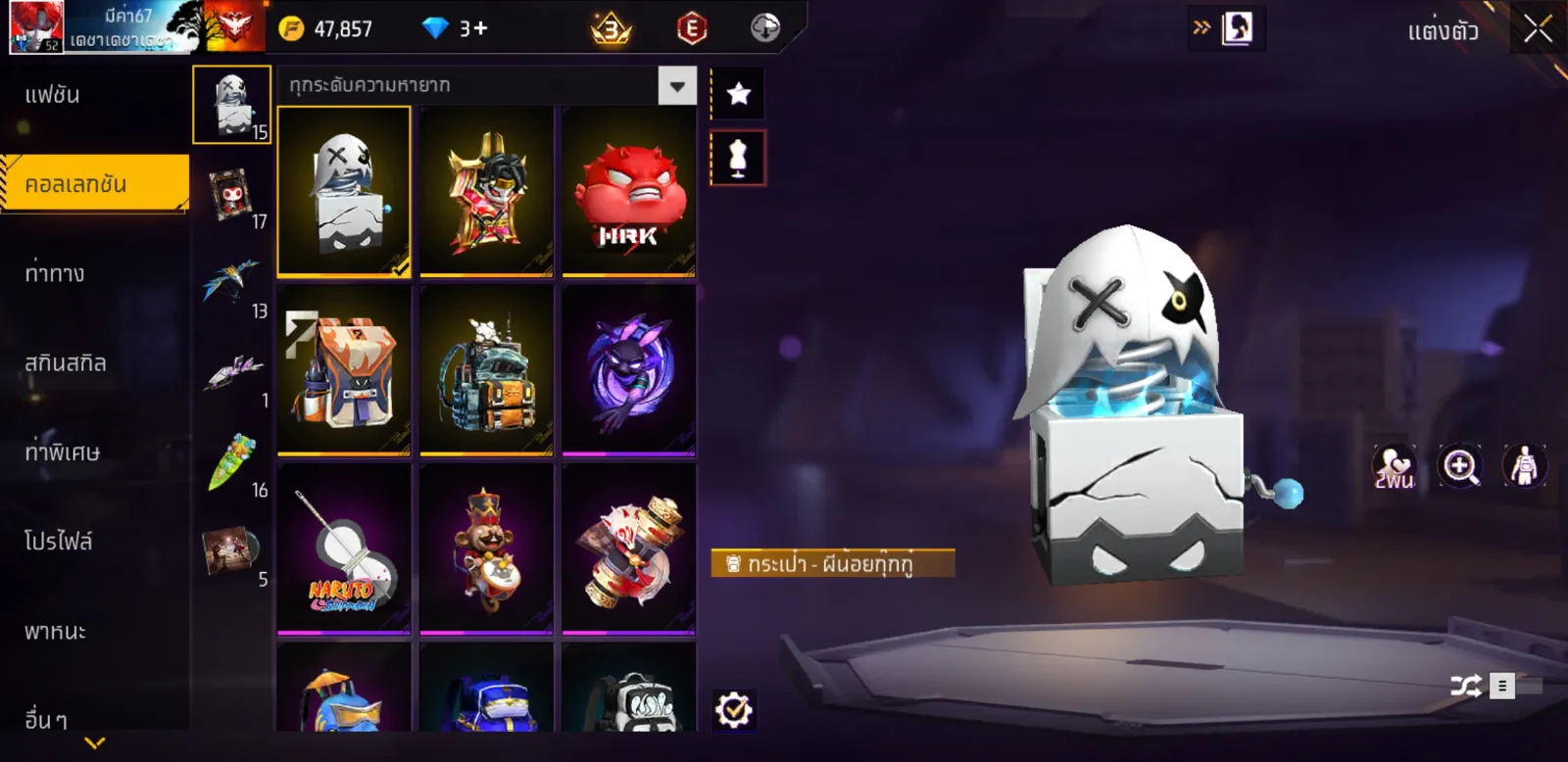Switch to the แฟชั่น category
The height and width of the screenshot is (762, 1568).
pyautogui.click(x=53, y=96)
